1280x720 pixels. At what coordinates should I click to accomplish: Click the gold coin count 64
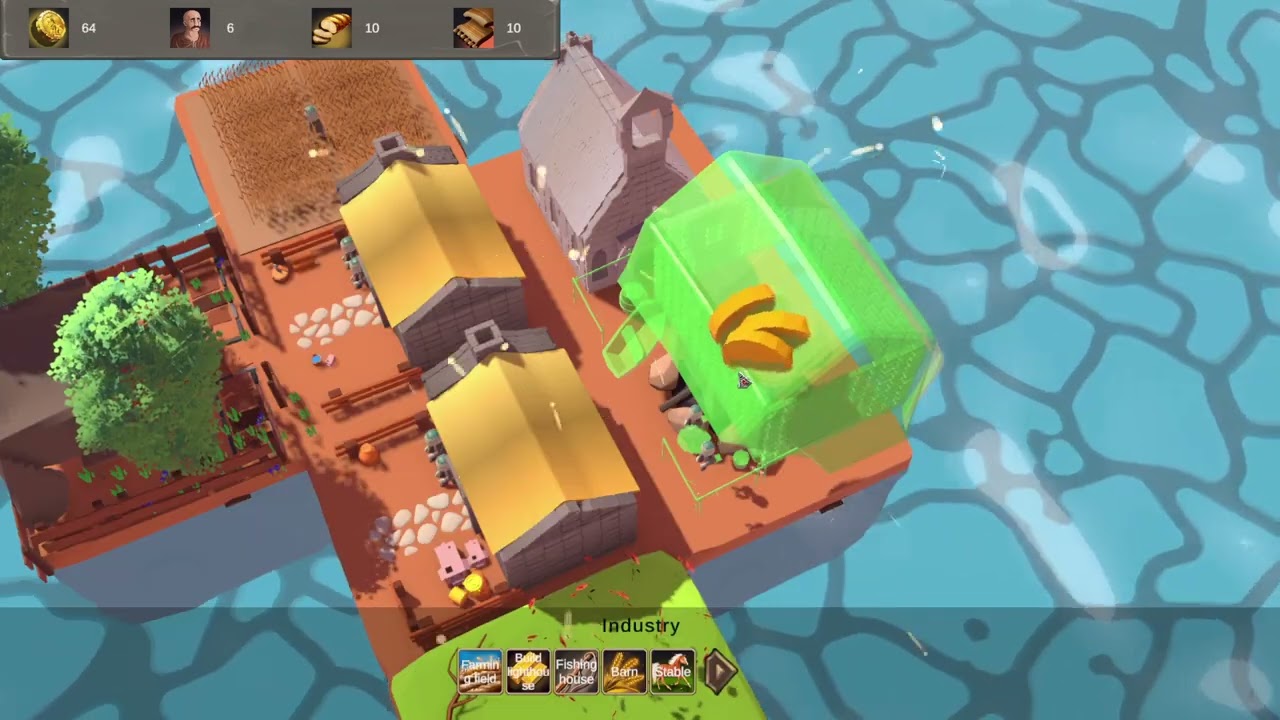(88, 28)
